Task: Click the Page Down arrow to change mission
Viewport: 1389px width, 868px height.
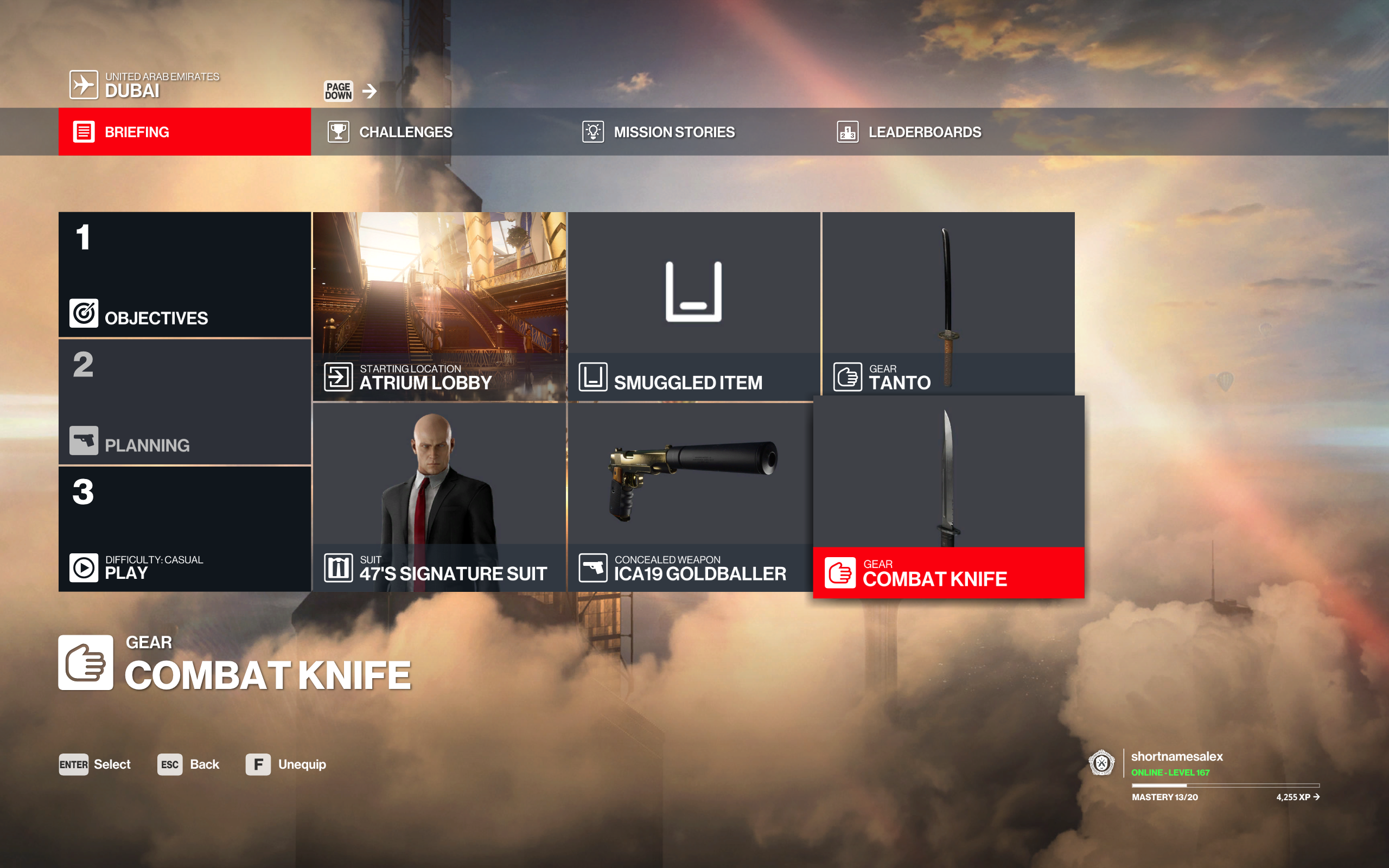Action: click(370, 90)
